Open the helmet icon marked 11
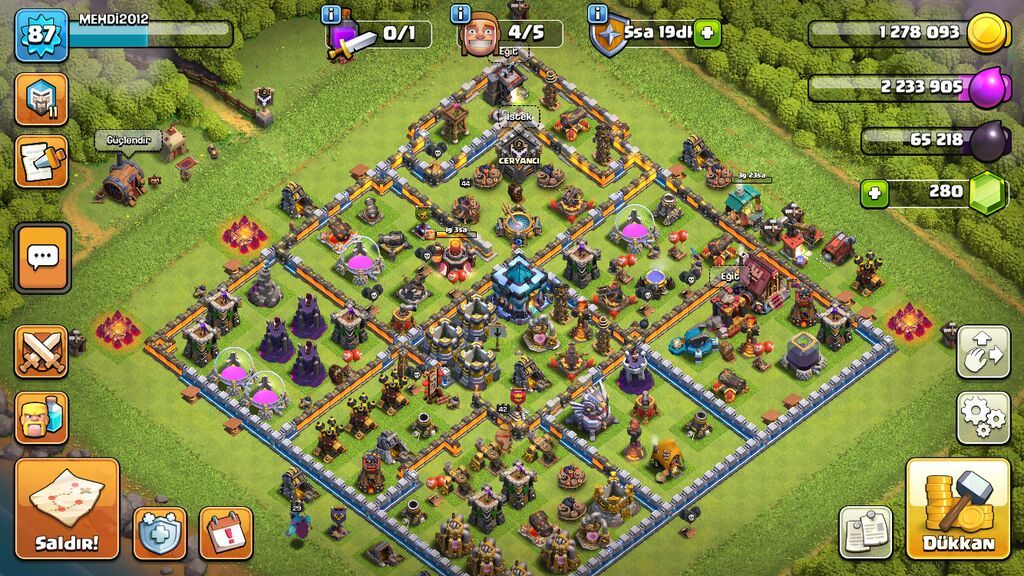This screenshot has width=1024, height=576. pyautogui.click(x=42, y=98)
